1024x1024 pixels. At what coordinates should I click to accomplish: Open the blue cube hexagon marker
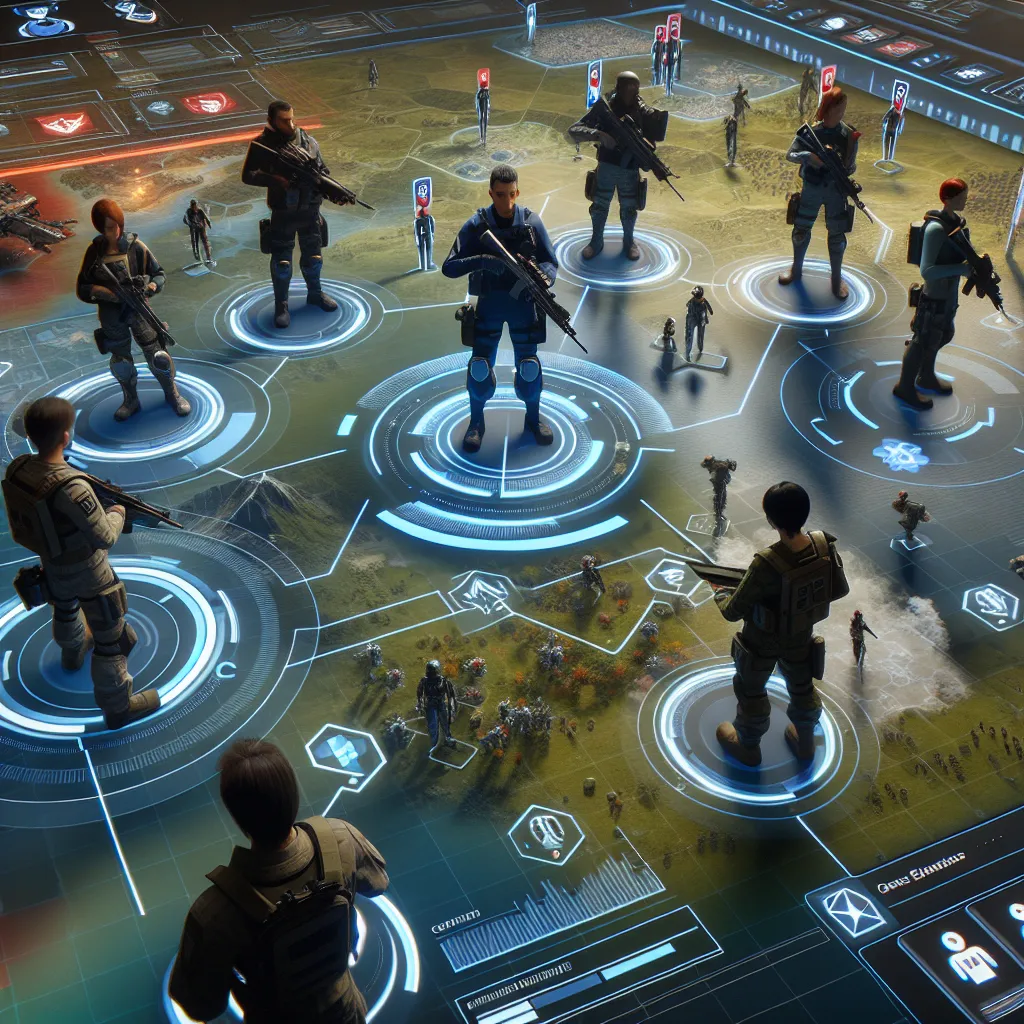343,754
